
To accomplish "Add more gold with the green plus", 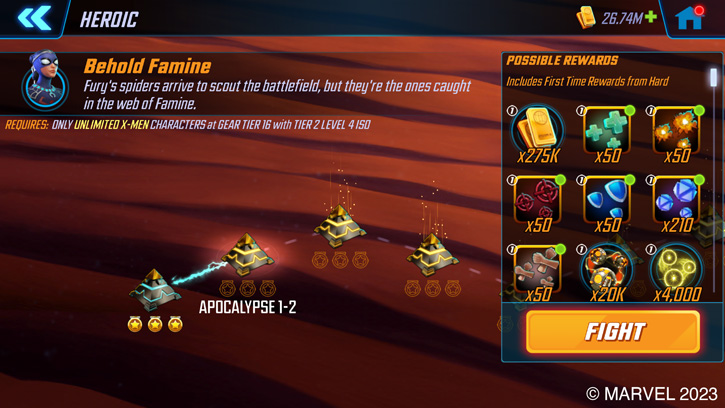I will [651, 18].
